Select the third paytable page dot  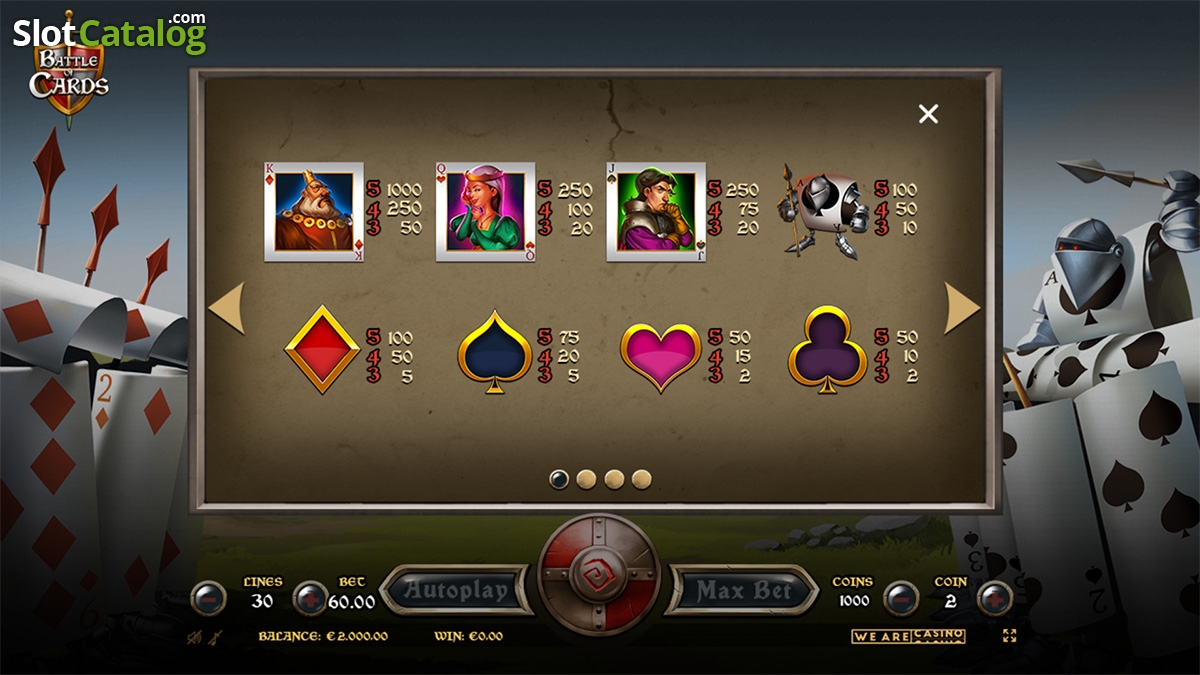point(614,480)
